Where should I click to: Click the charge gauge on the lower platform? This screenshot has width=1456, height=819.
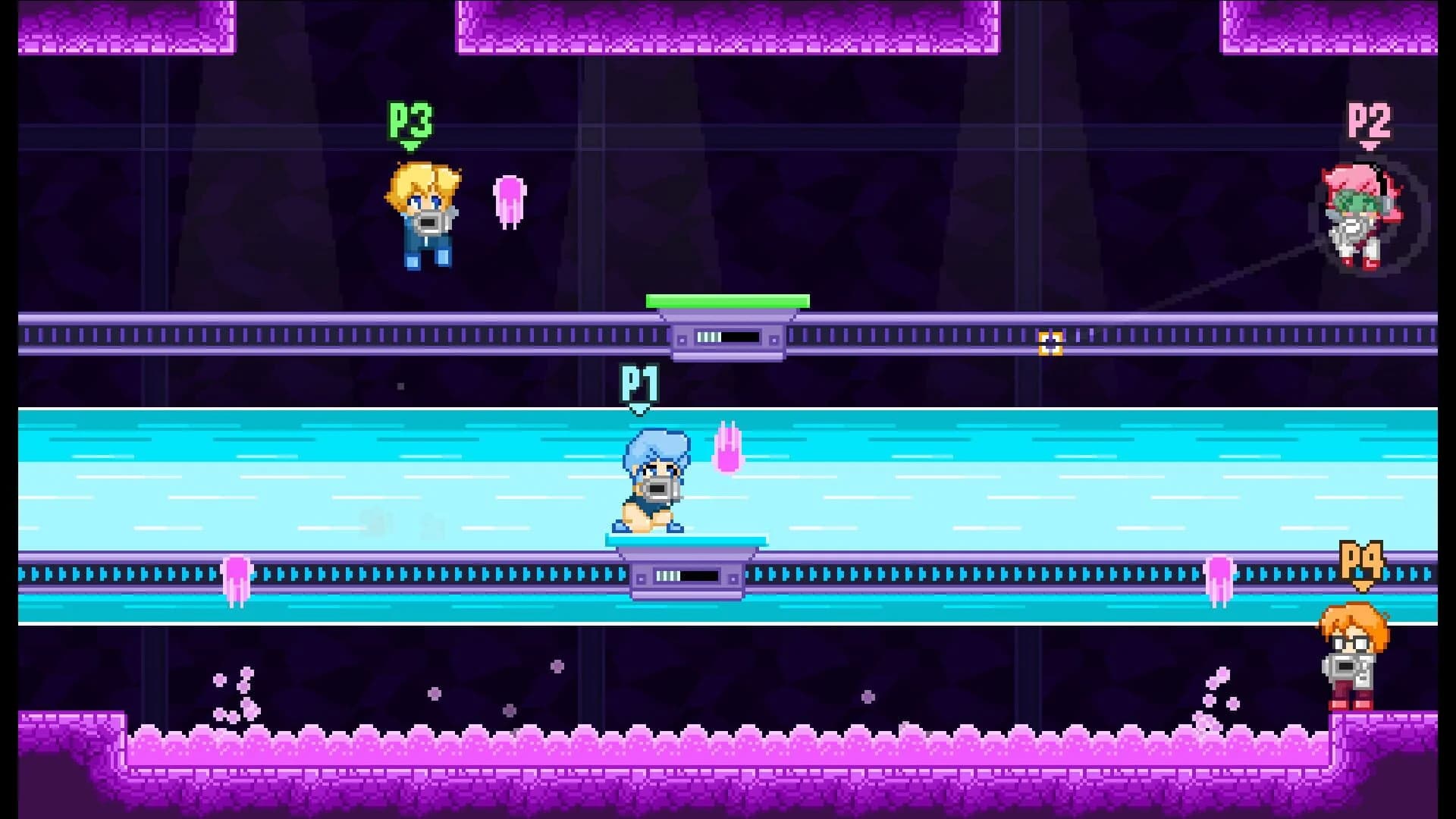pos(685,576)
